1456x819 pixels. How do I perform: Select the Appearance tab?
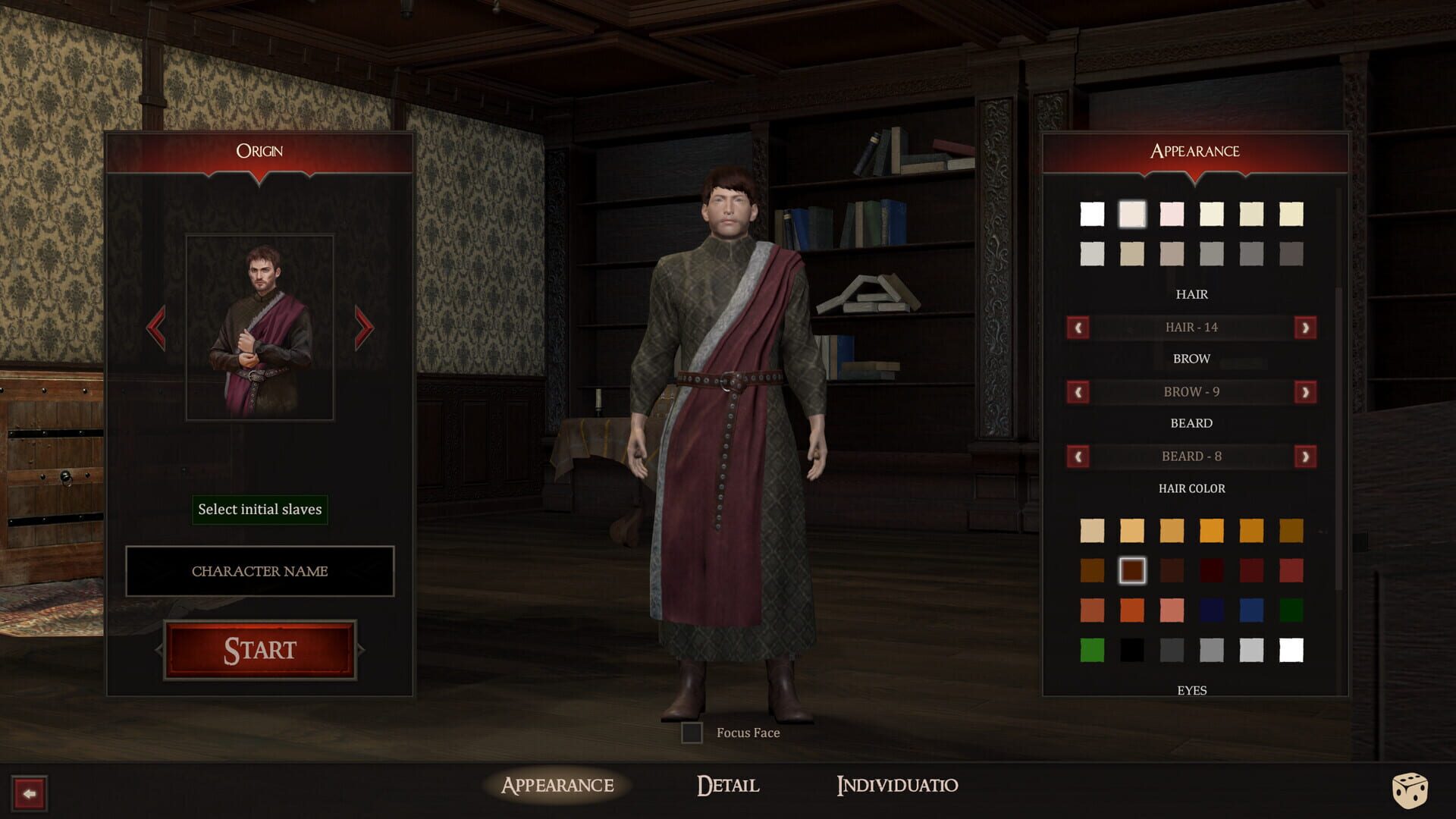pos(556,786)
